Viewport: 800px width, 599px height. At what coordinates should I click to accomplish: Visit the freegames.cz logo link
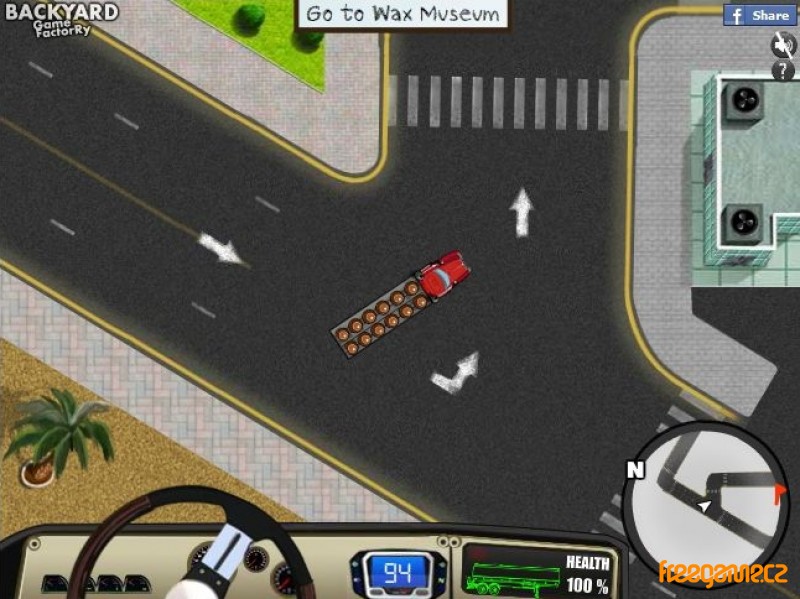[723, 573]
